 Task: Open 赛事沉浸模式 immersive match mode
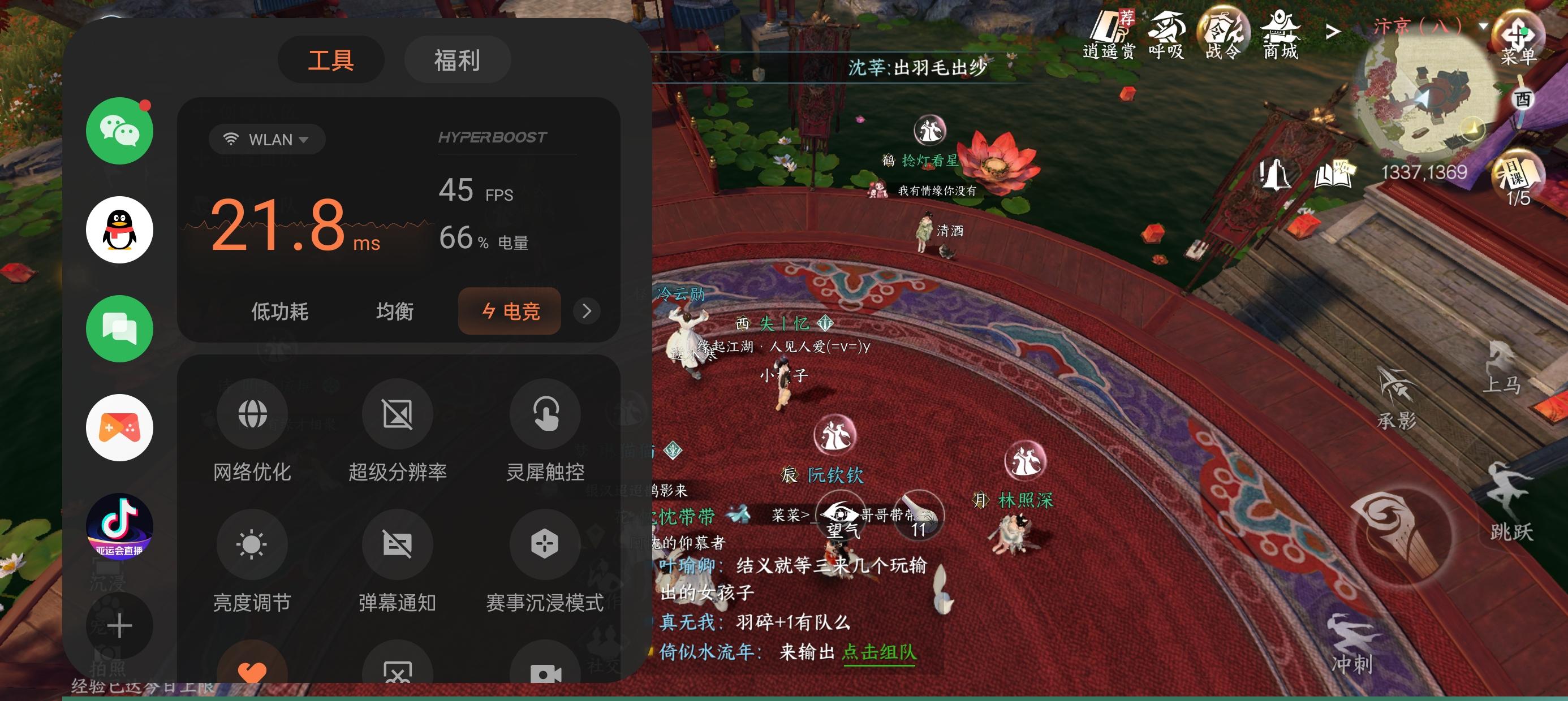click(x=544, y=544)
